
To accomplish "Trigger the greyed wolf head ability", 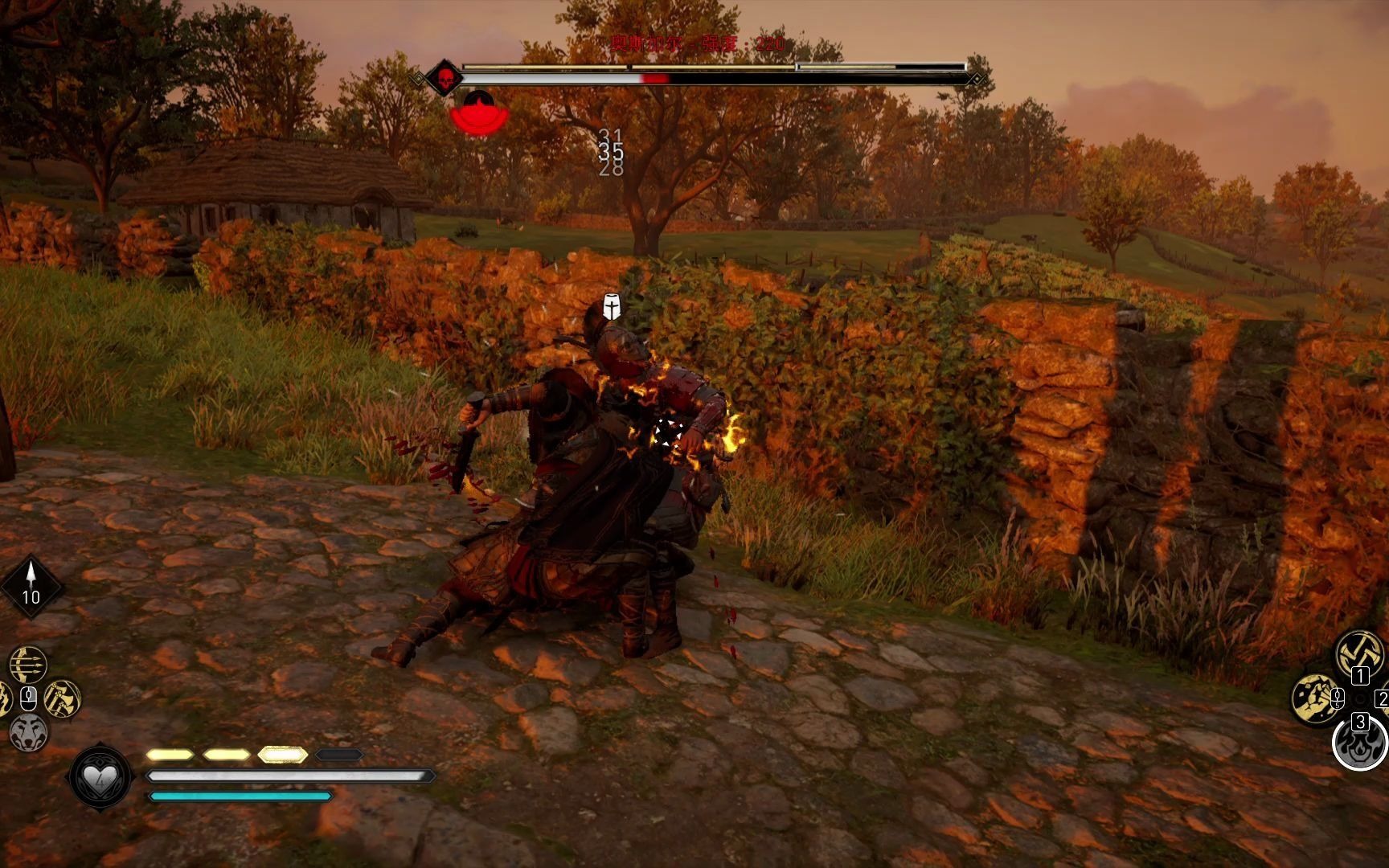I will click(x=29, y=732).
